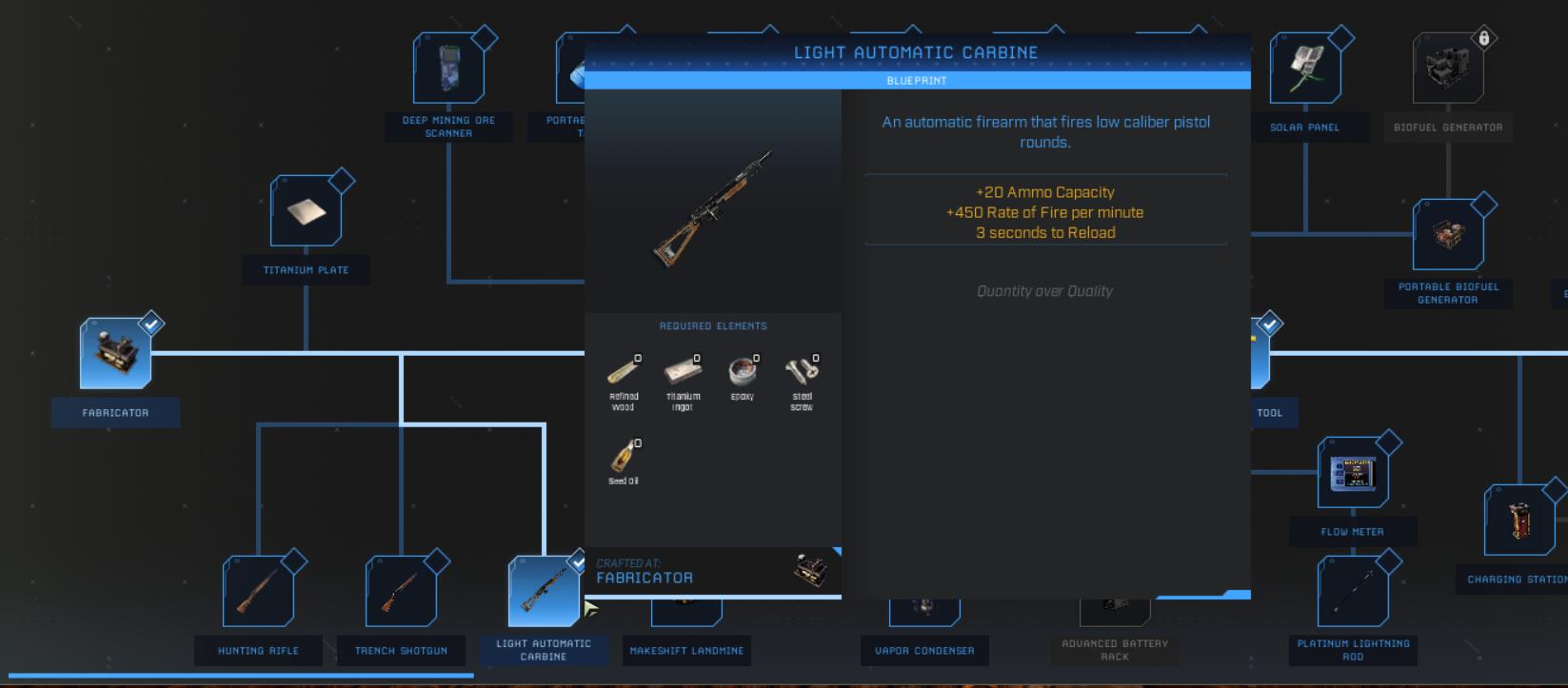Click the LIGHT AUTOMATIC CARBINE header title
Image resolution: width=1568 pixels, height=688 pixels.
click(917, 52)
